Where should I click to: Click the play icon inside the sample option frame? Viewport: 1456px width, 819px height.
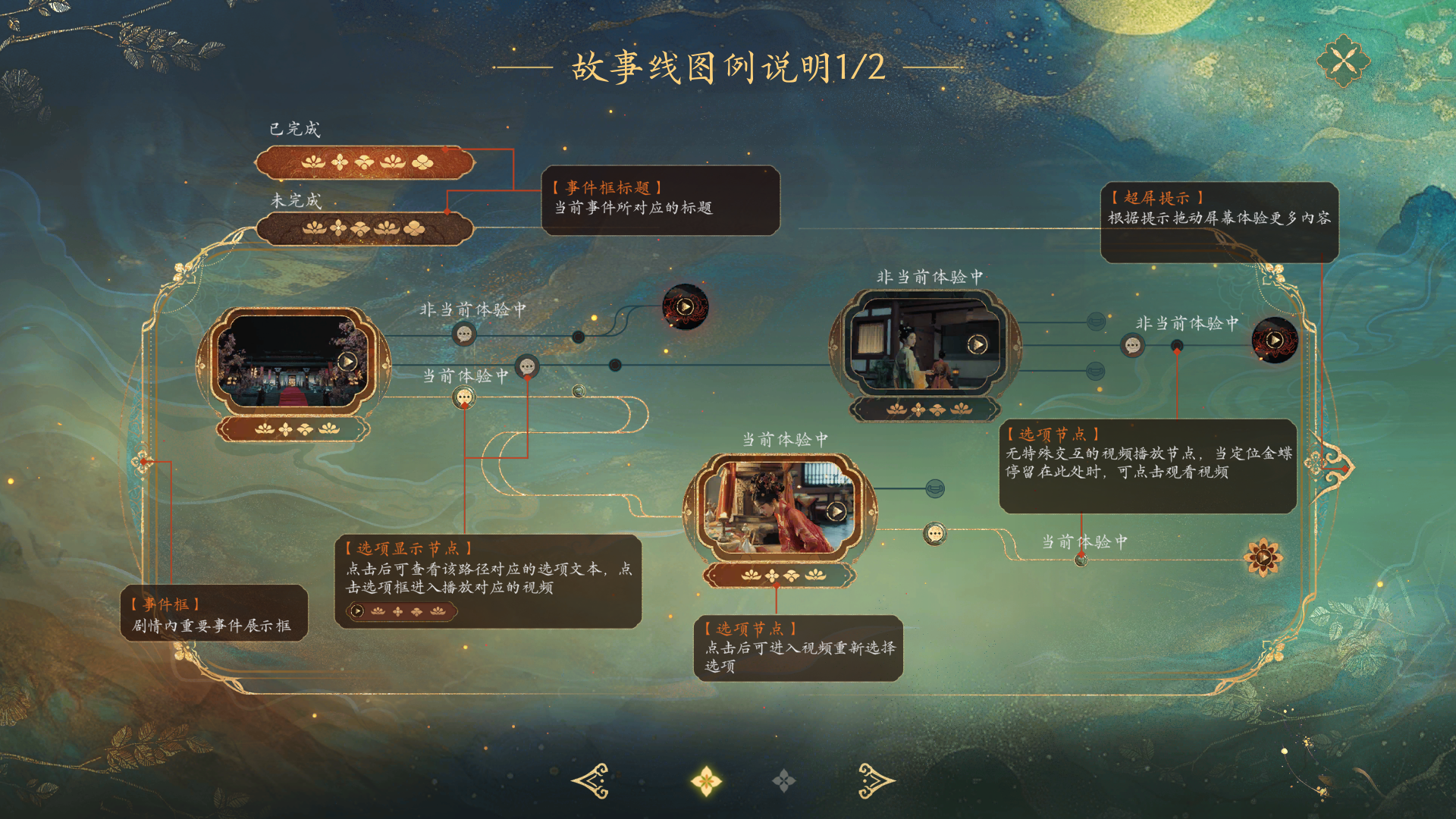coord(356,609)
